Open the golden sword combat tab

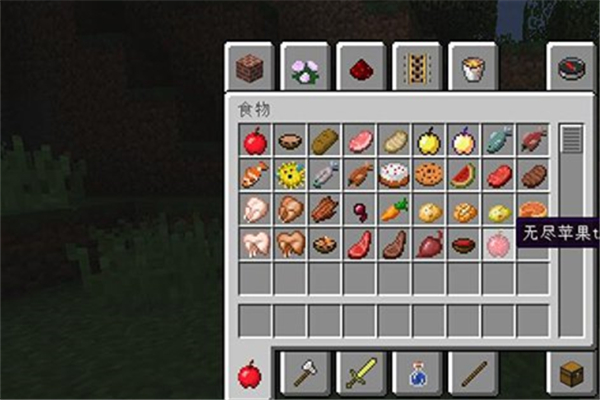coord(361,373)
